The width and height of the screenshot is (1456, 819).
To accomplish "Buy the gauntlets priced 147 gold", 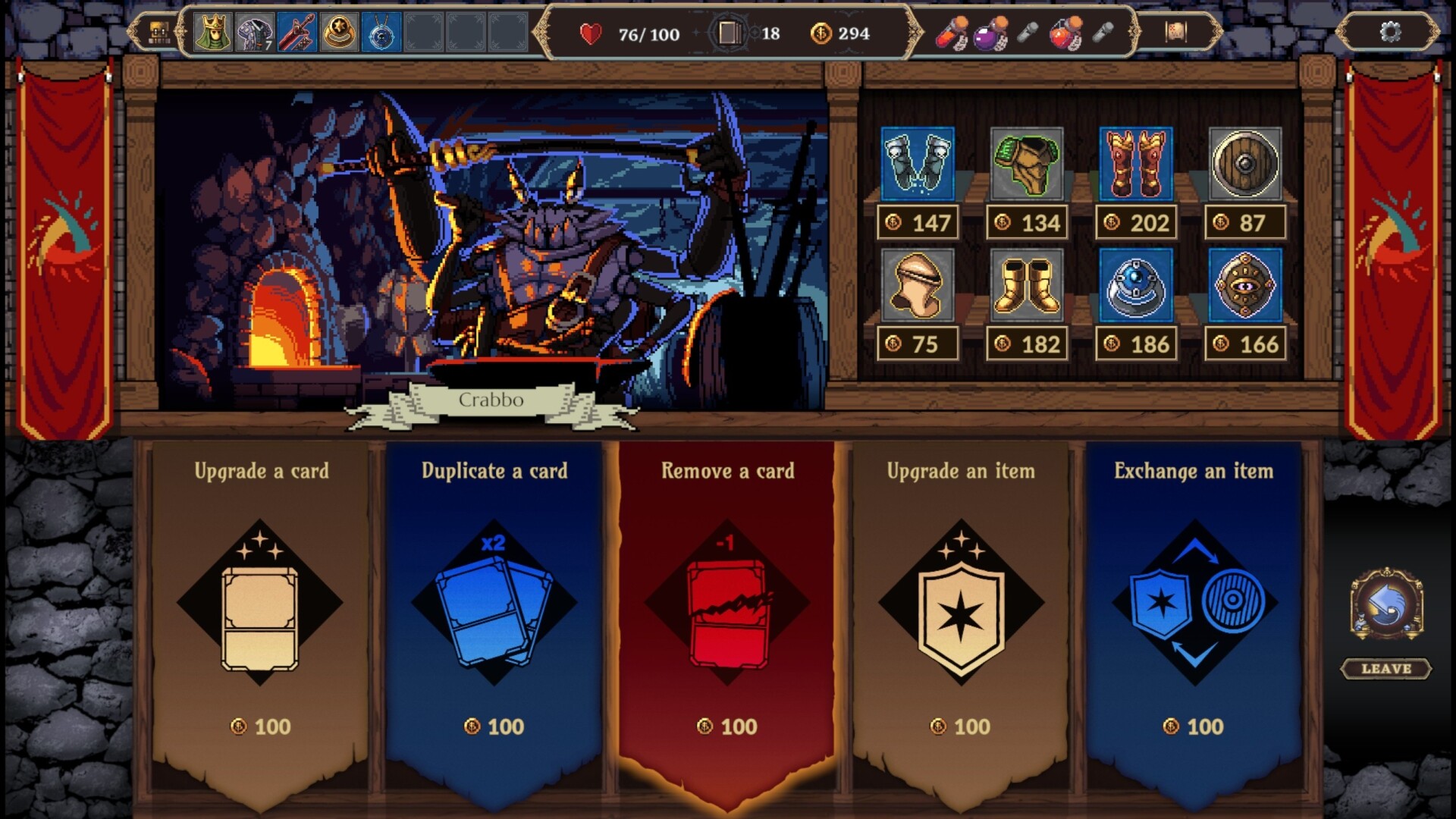I will (917, 163).
